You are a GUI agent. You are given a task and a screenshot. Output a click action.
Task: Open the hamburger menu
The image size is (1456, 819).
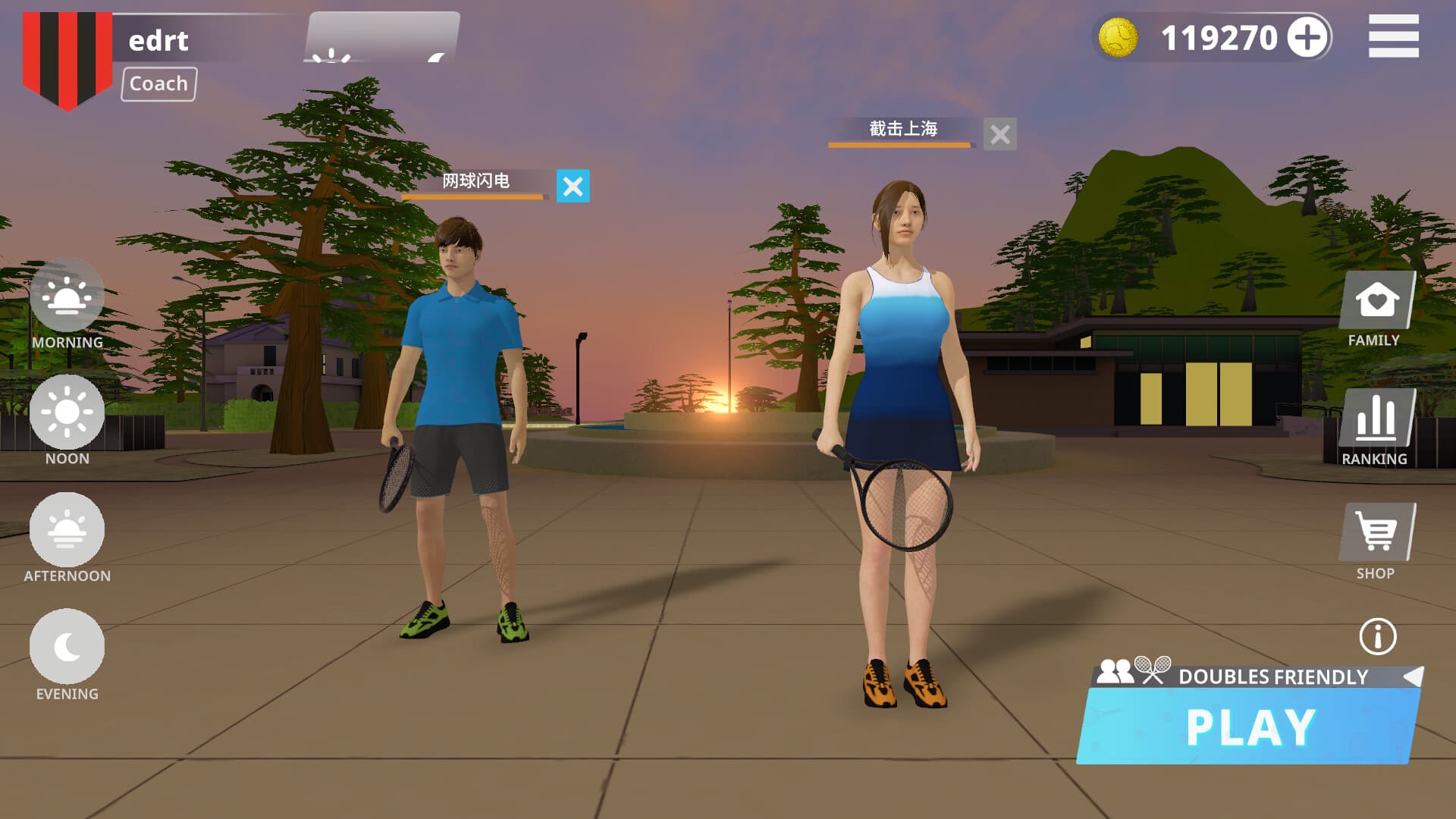point(1393,36)
